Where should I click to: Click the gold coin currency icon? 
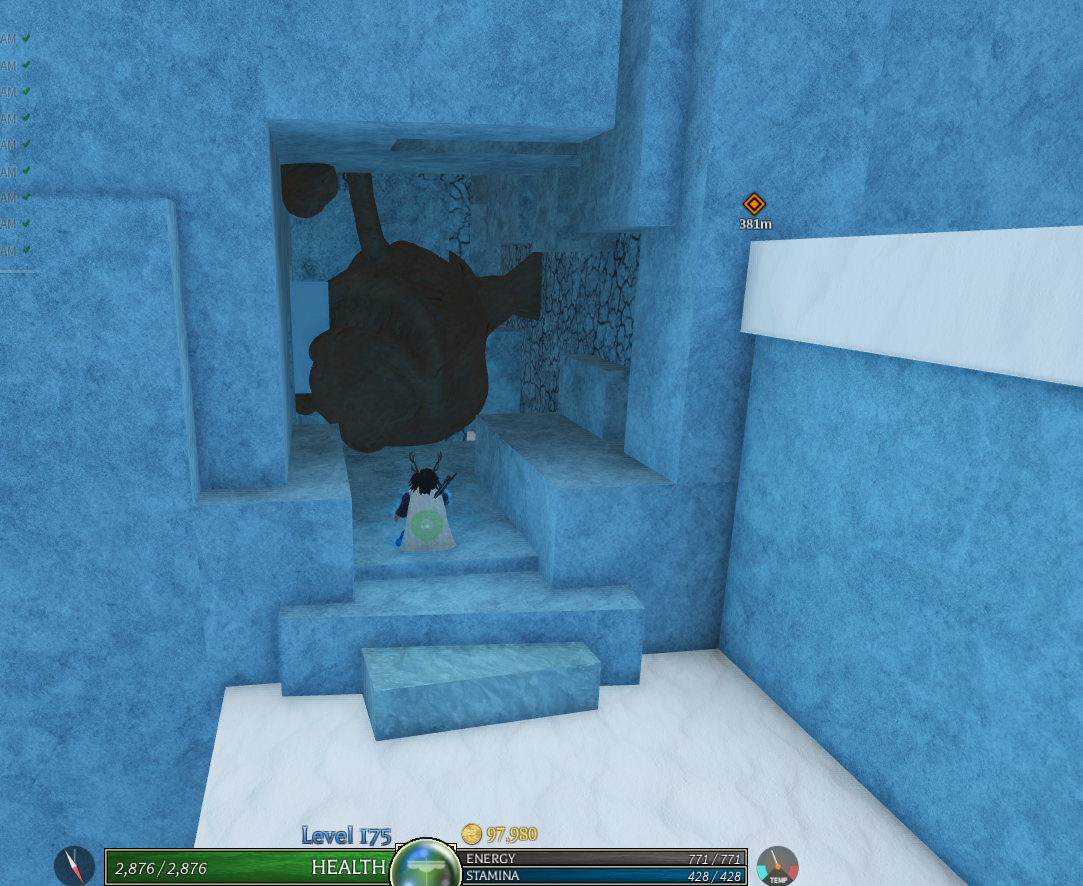pyautogui.click(x=472, y=833)
